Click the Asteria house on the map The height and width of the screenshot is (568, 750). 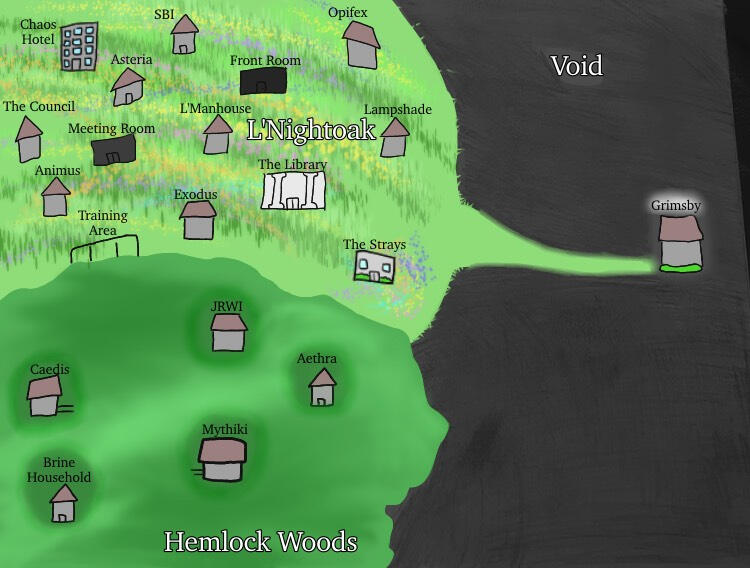127,87
